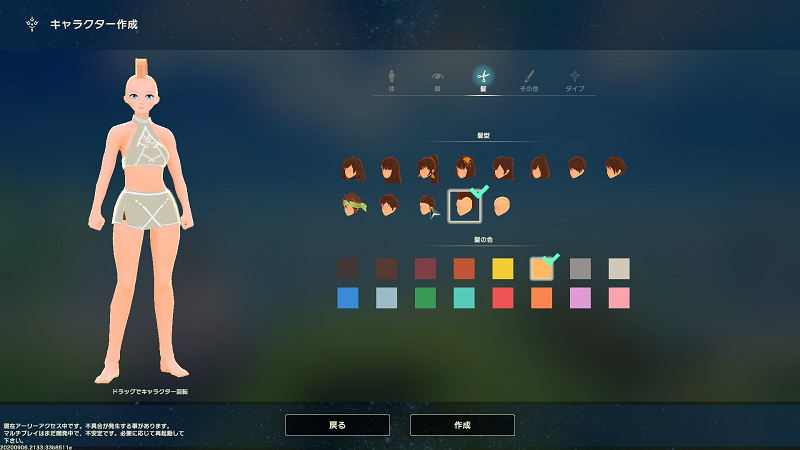Viewport: 800px width, 450px height.
Task: Pick the high ponytail hairstyle
Action: tap(428, 168)
